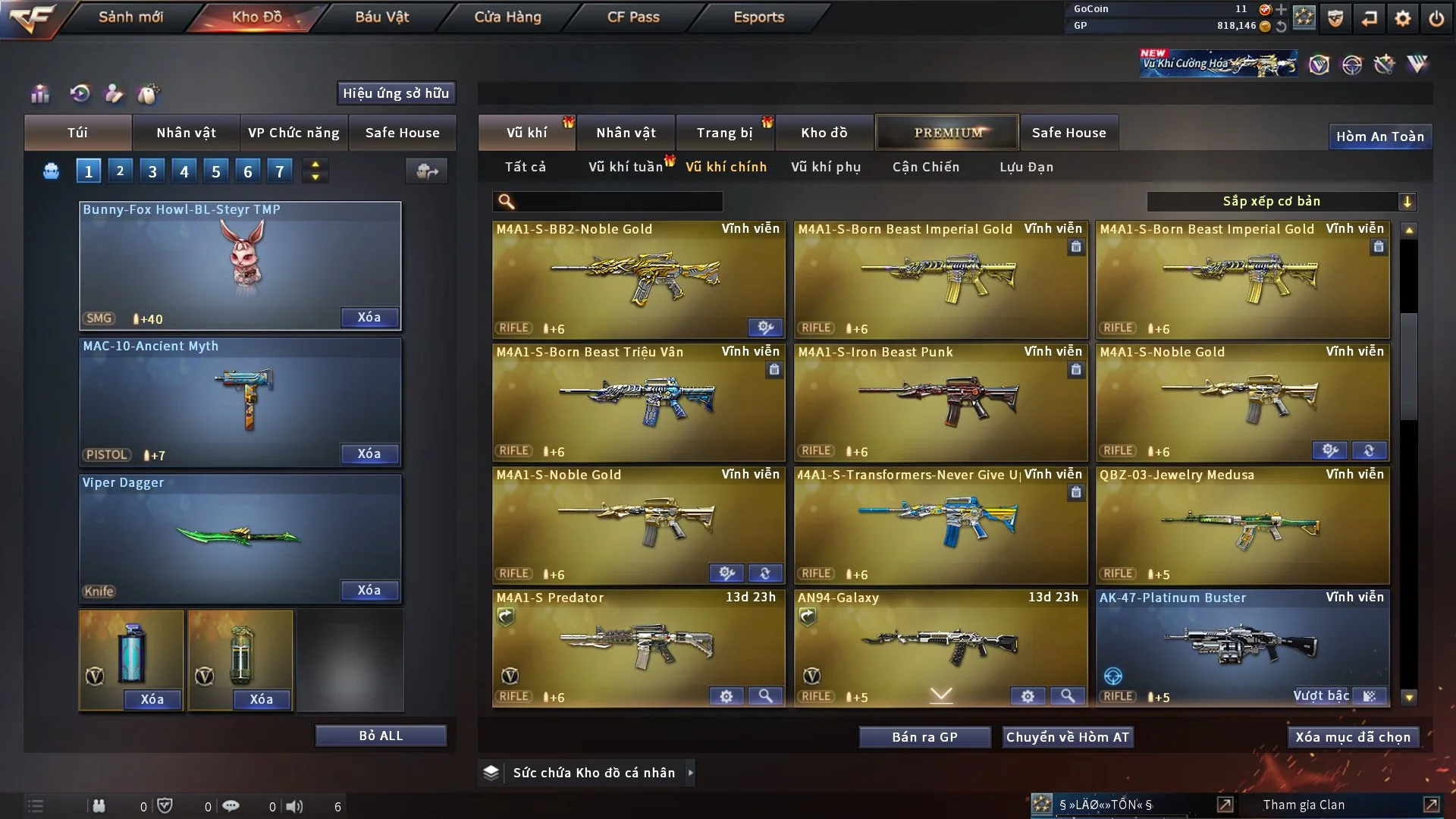Select the PREMIUM inventory tab
Image resolution: width=1456 pixels, height=819 pixels.
coord(947,133)
